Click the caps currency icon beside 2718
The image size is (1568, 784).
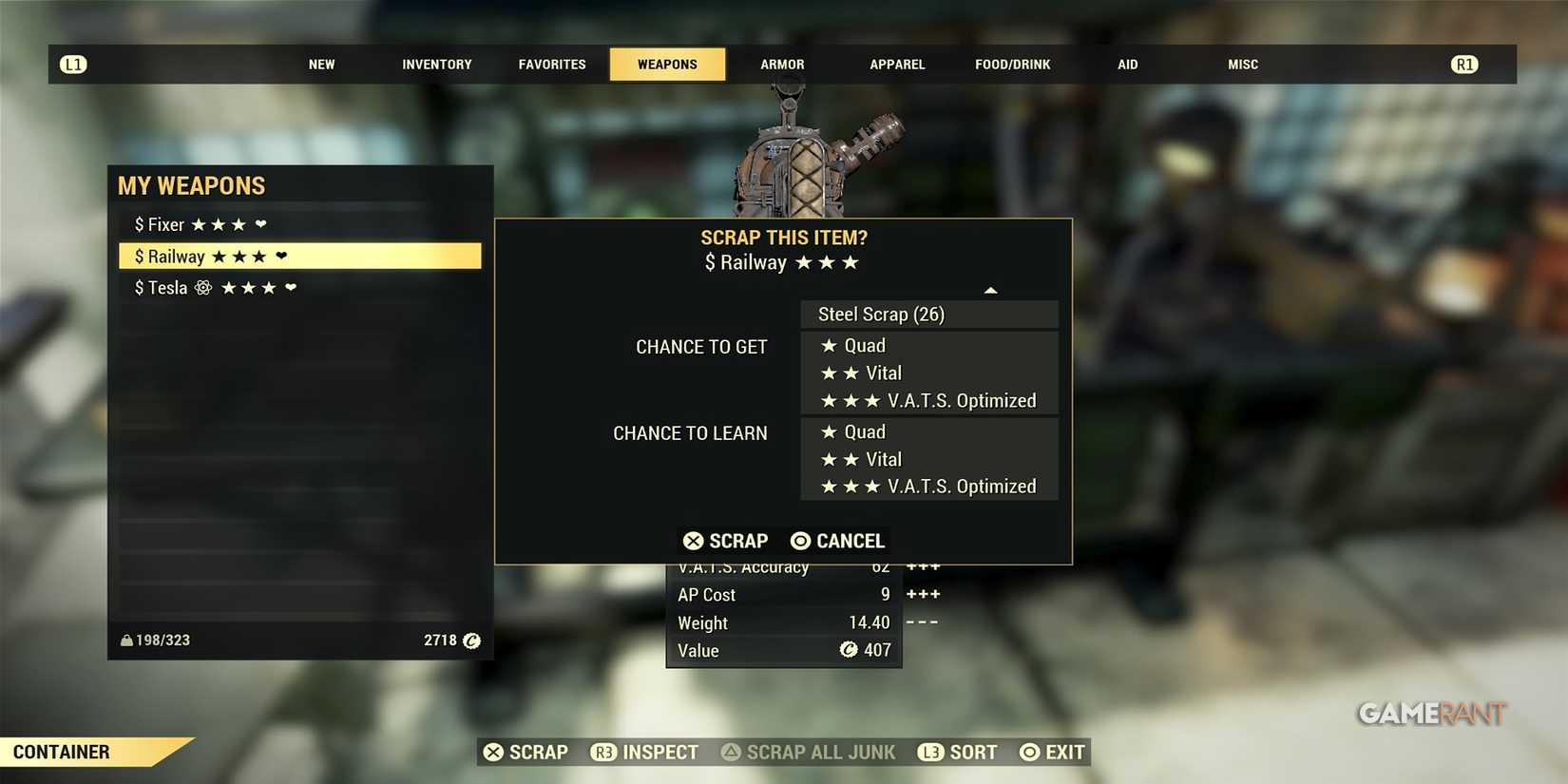tap(471, 641)
